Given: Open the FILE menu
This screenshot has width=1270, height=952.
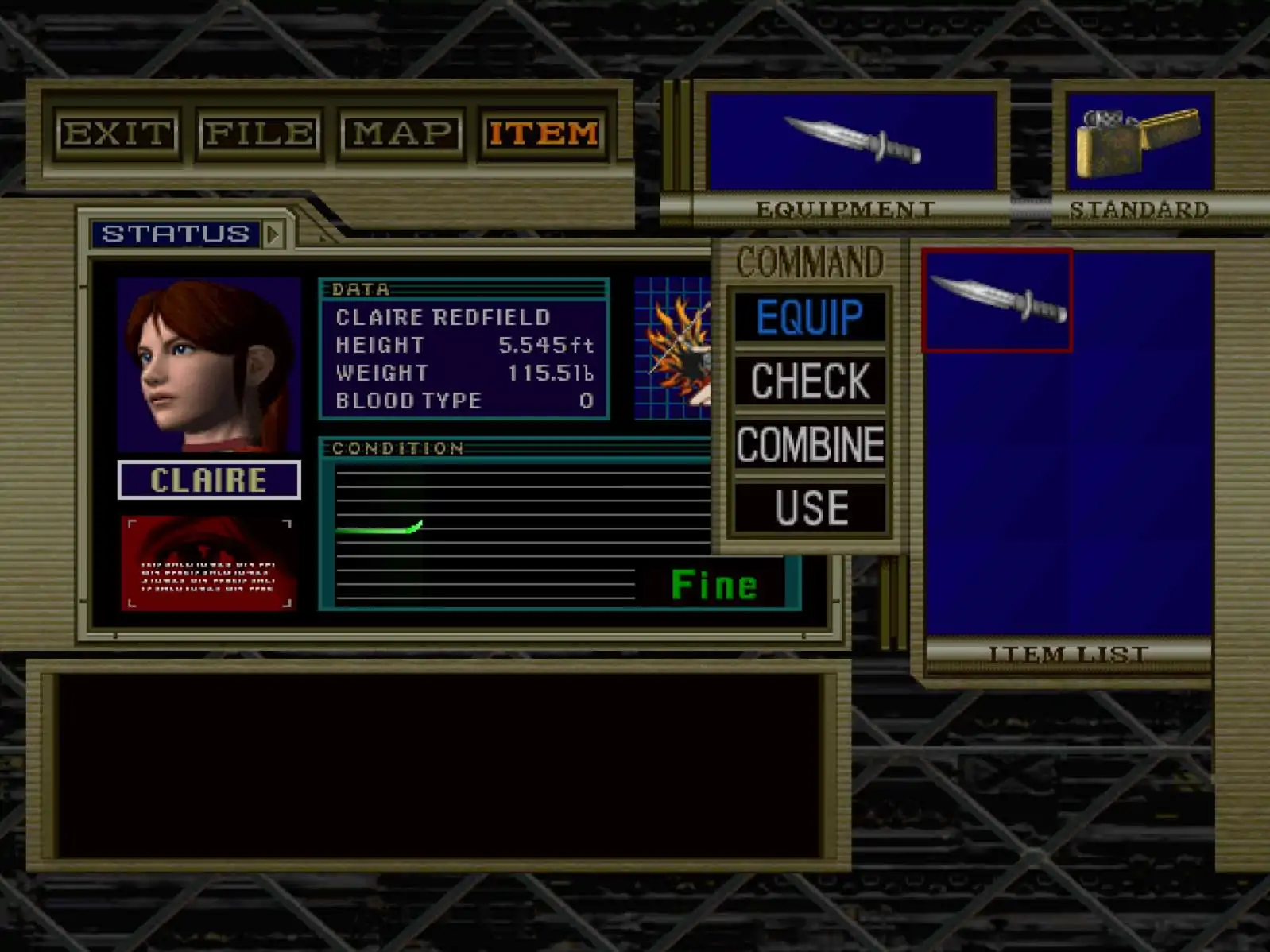Looking at the screenshot, I should click(259, 134).
